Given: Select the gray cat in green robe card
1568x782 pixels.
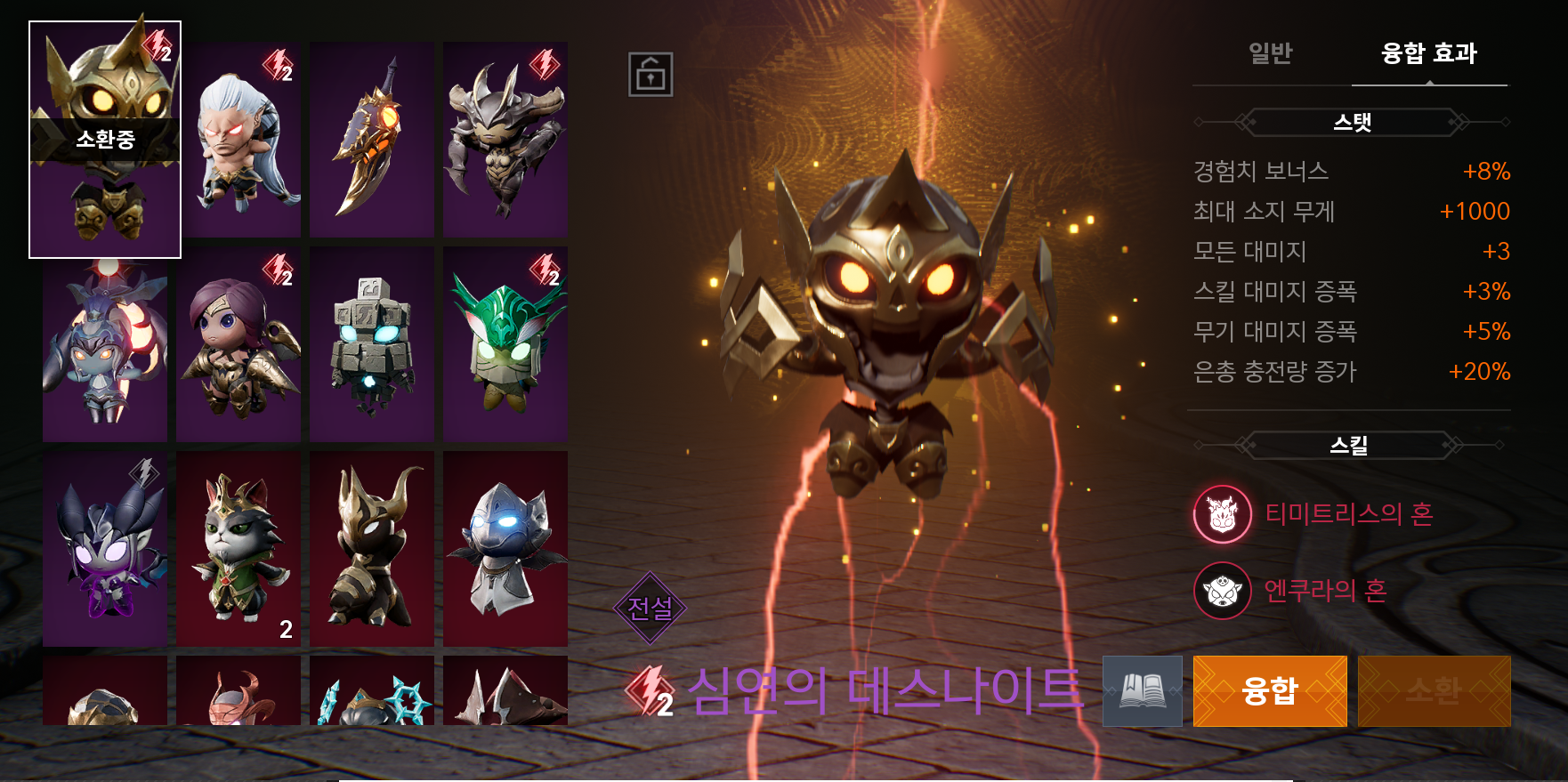Looking at the screenshot, I should pyautogui.click(x=238, y=549).
